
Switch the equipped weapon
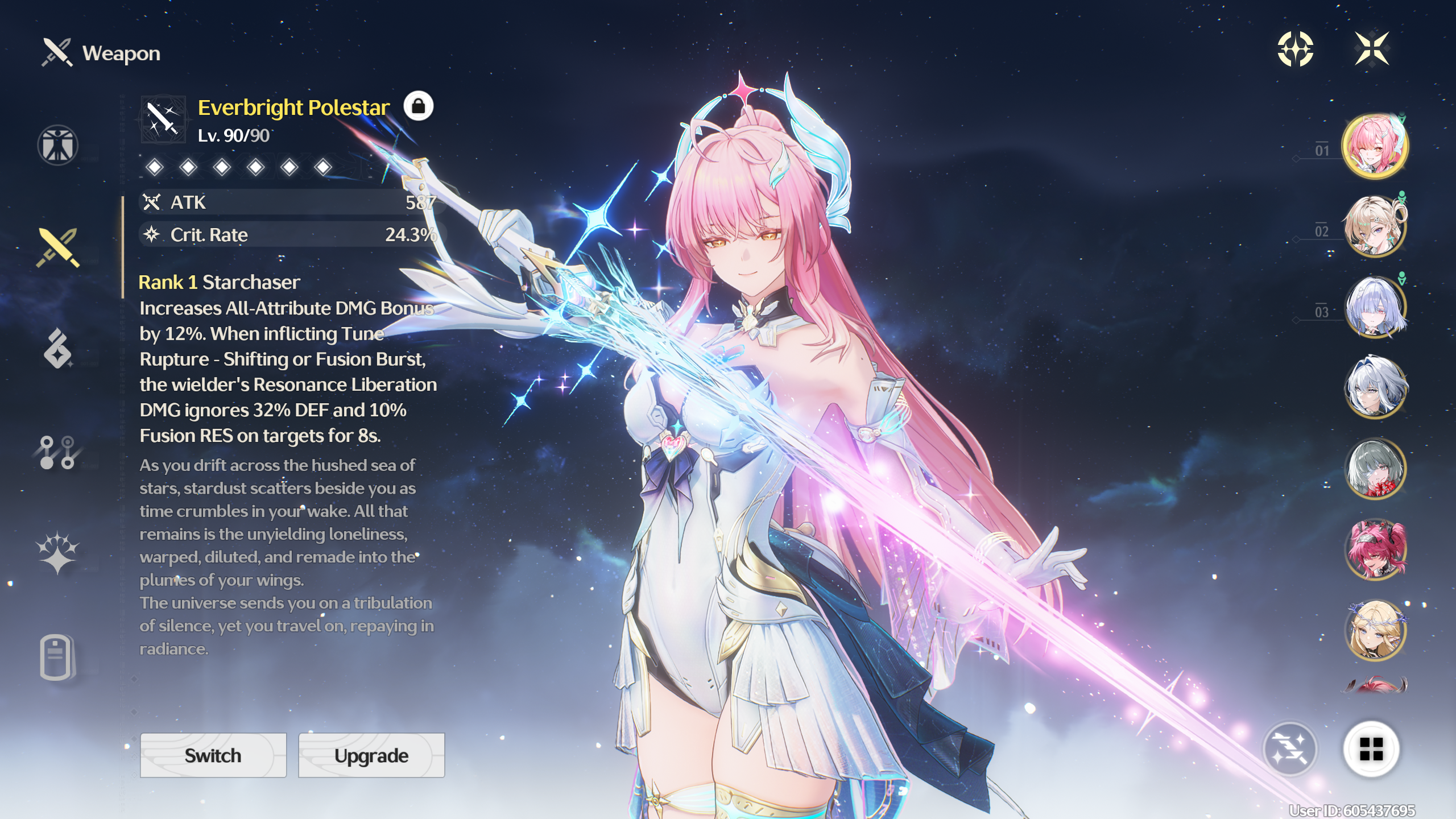point(213,755)
